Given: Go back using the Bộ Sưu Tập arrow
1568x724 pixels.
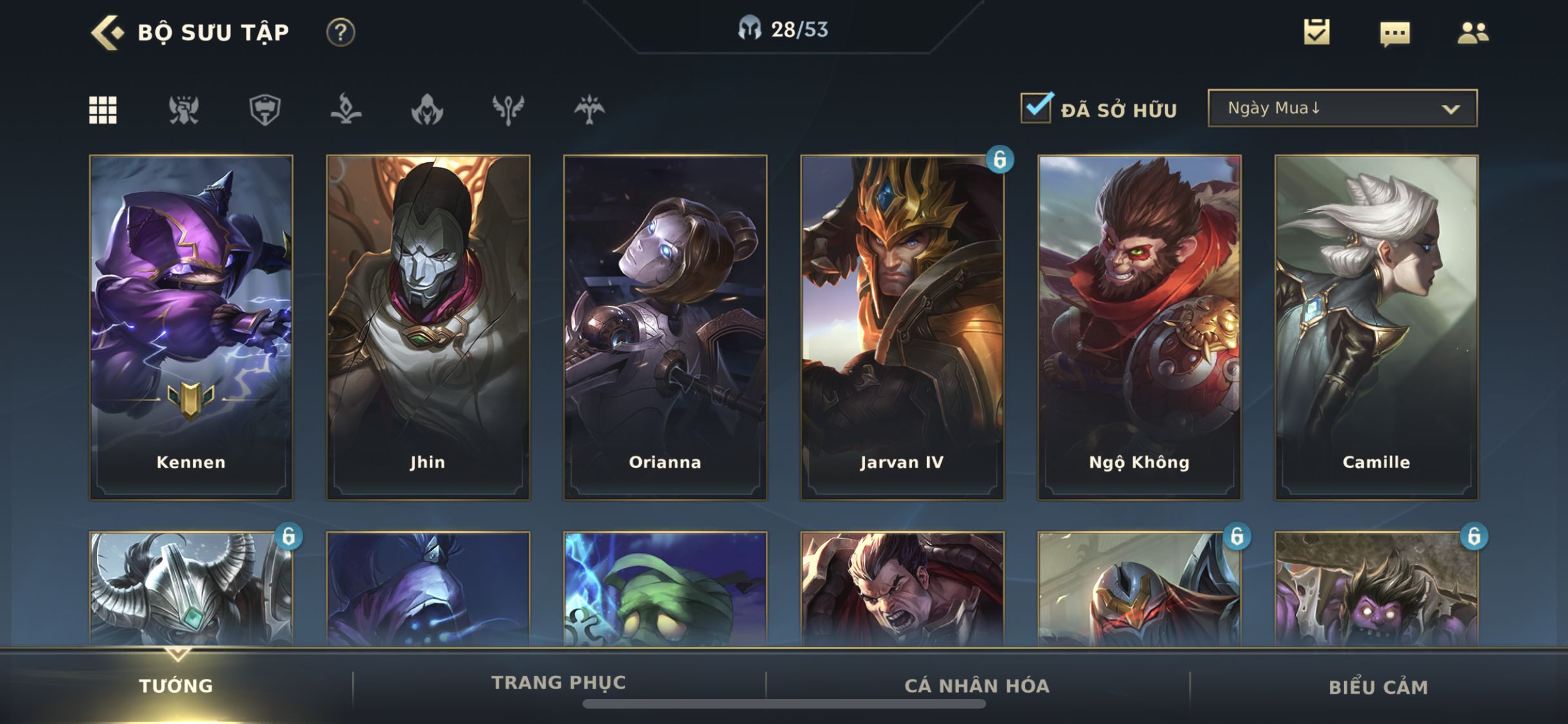Looking at the screenshot, I should (107, 32).
